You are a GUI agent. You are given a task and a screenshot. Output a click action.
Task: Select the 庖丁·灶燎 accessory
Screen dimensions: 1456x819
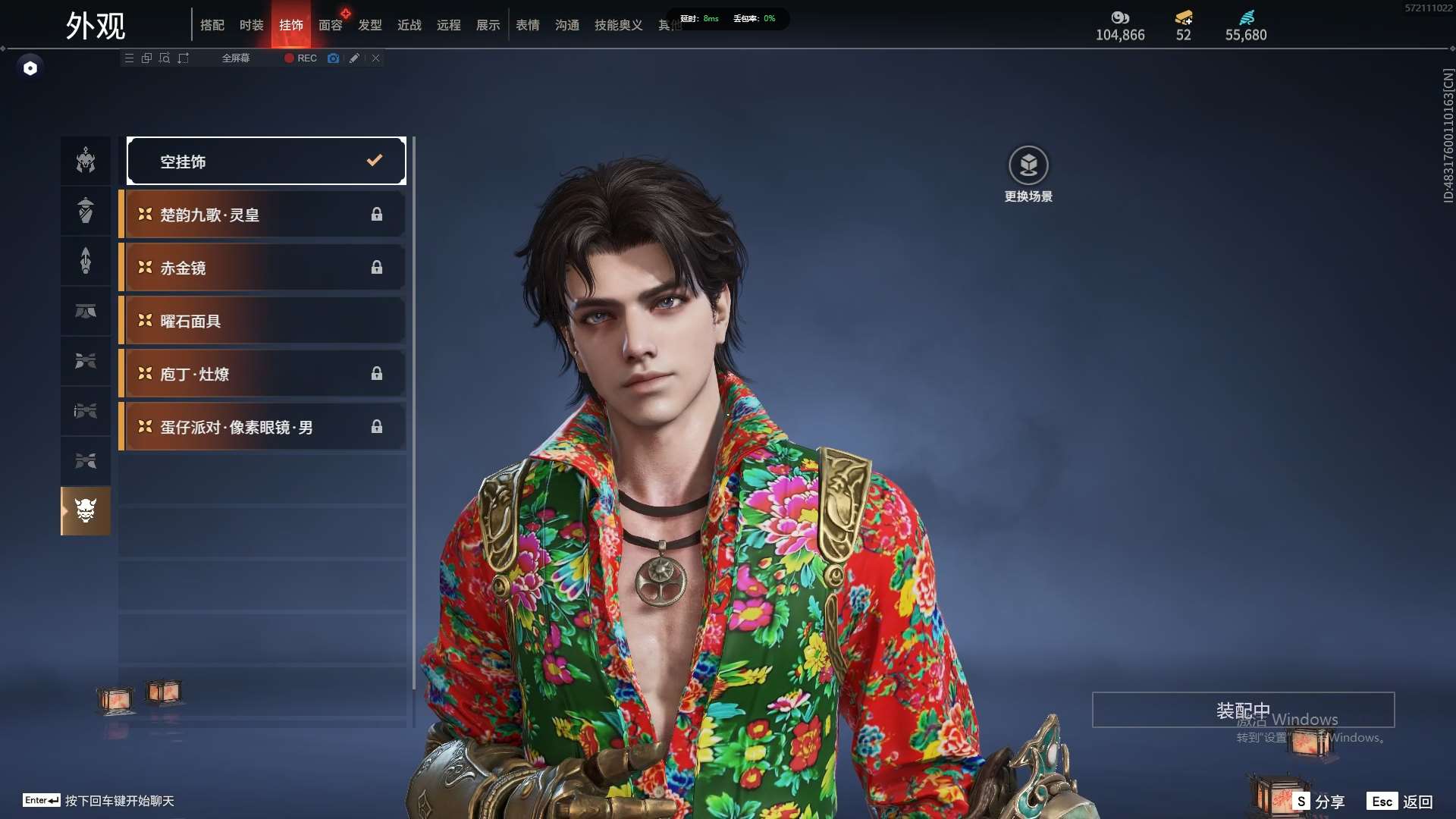262,374
